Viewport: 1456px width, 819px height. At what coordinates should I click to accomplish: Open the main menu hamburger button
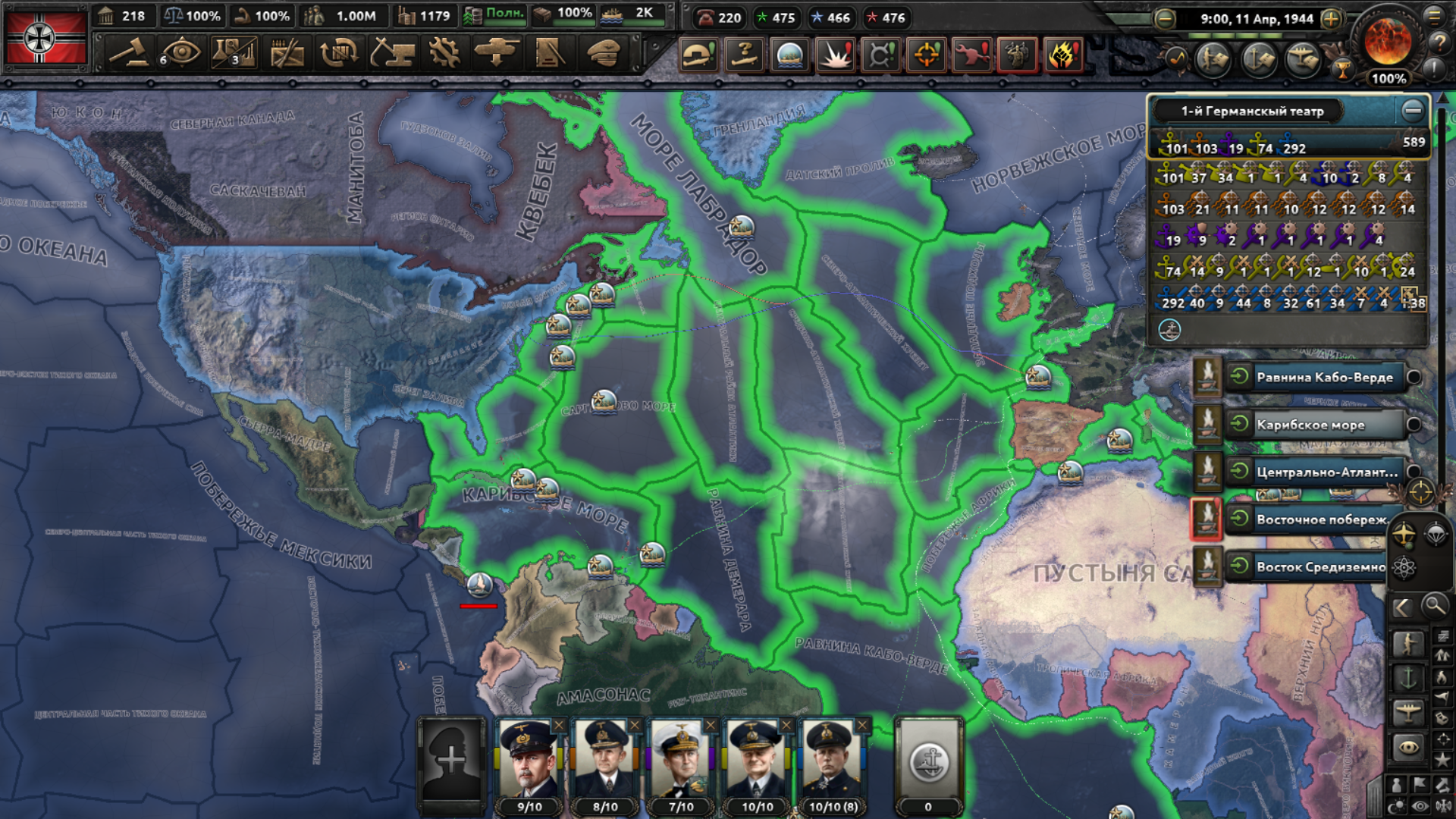[1434, 16]
